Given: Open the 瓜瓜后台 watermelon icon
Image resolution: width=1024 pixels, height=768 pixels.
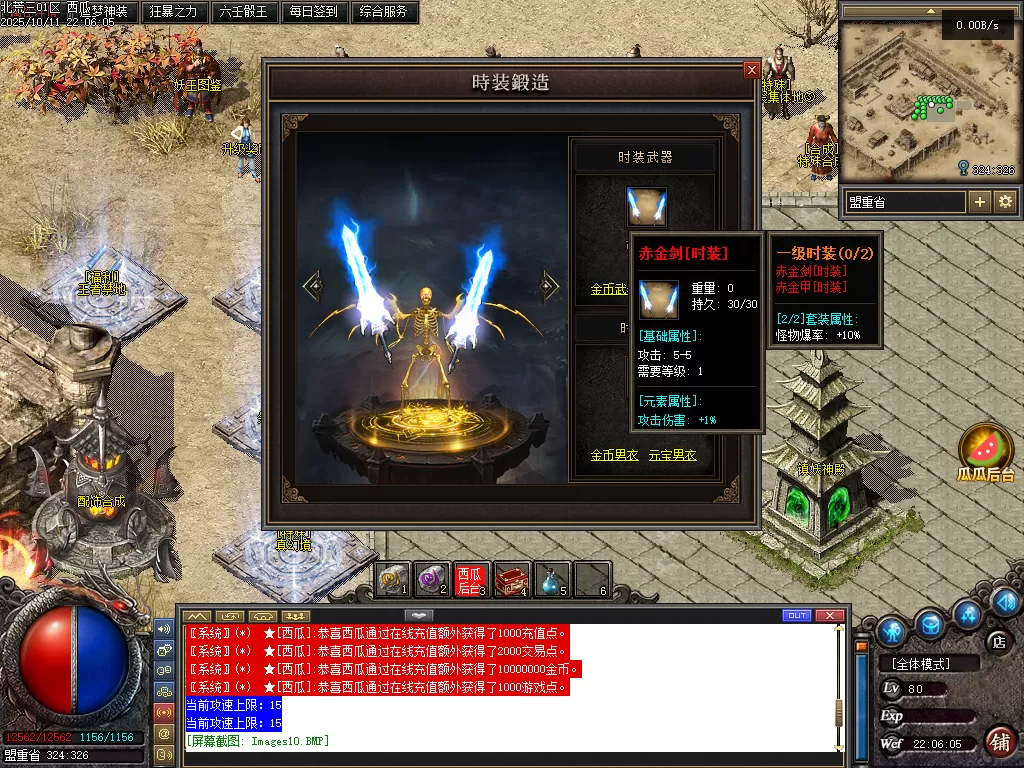Looking at the screenshot, I should [986, 450].
